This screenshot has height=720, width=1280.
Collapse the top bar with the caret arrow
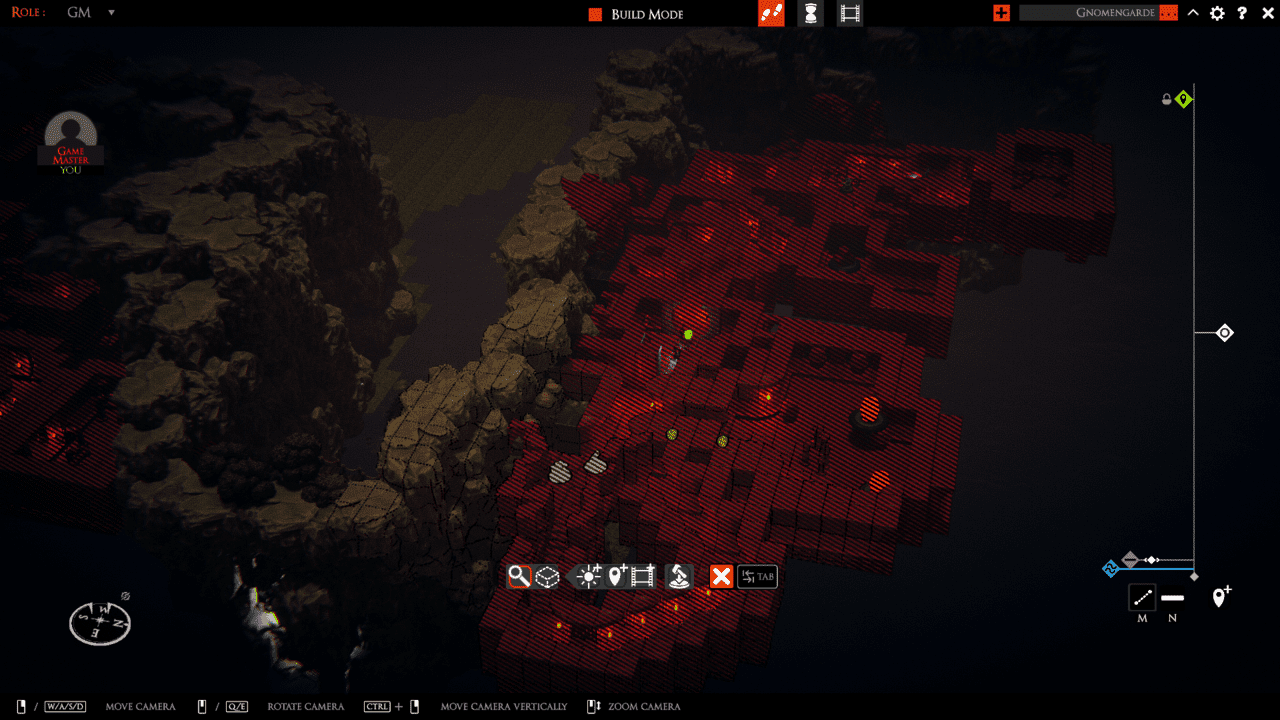click(x=1193, y=13)
